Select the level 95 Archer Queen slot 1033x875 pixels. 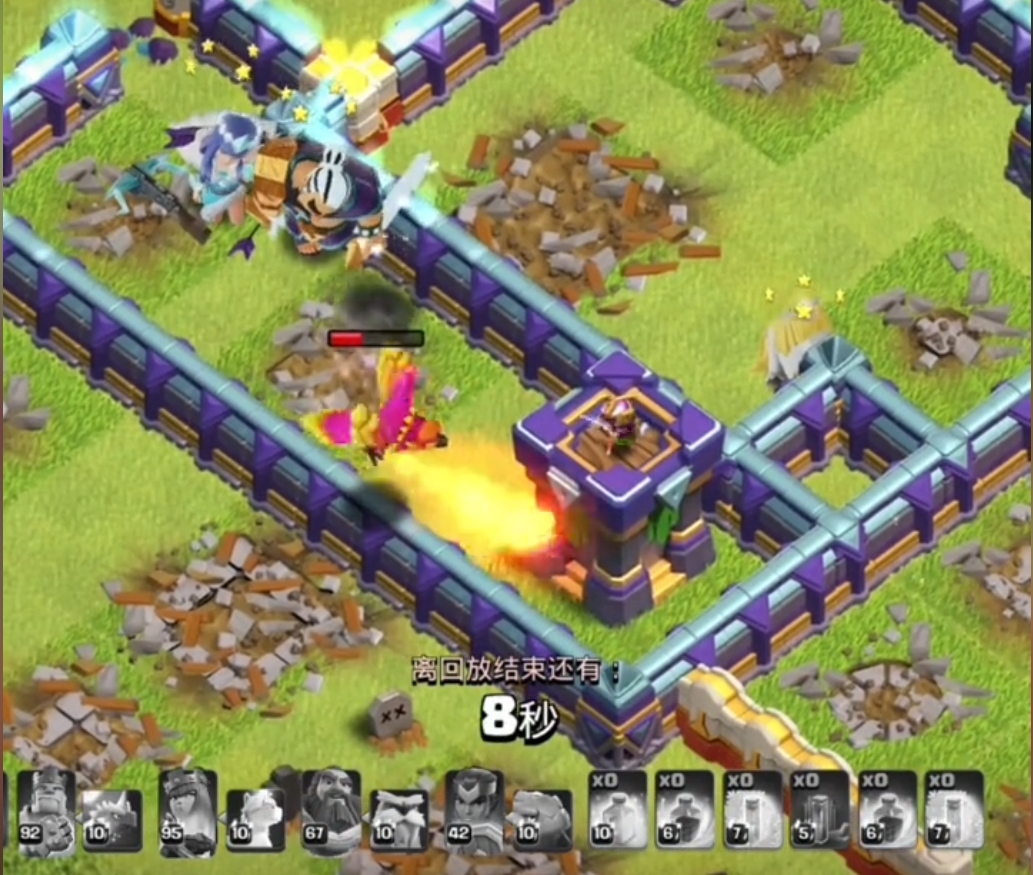188,812
